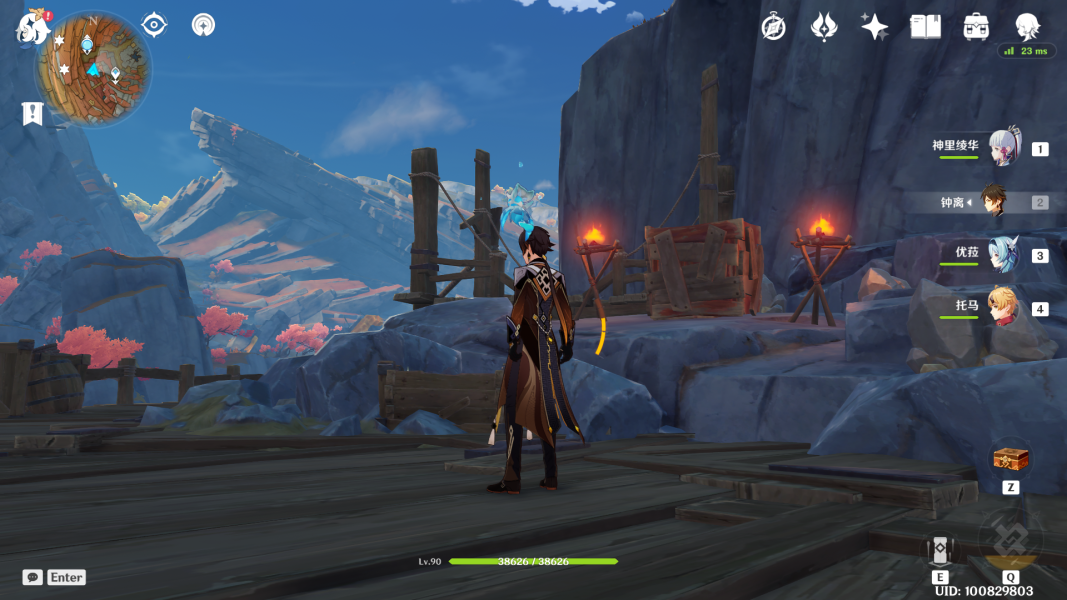Open the inventory backpack icon
Image resolution: width=1067 pixels, height=600 pixels.
coord(976,27)
